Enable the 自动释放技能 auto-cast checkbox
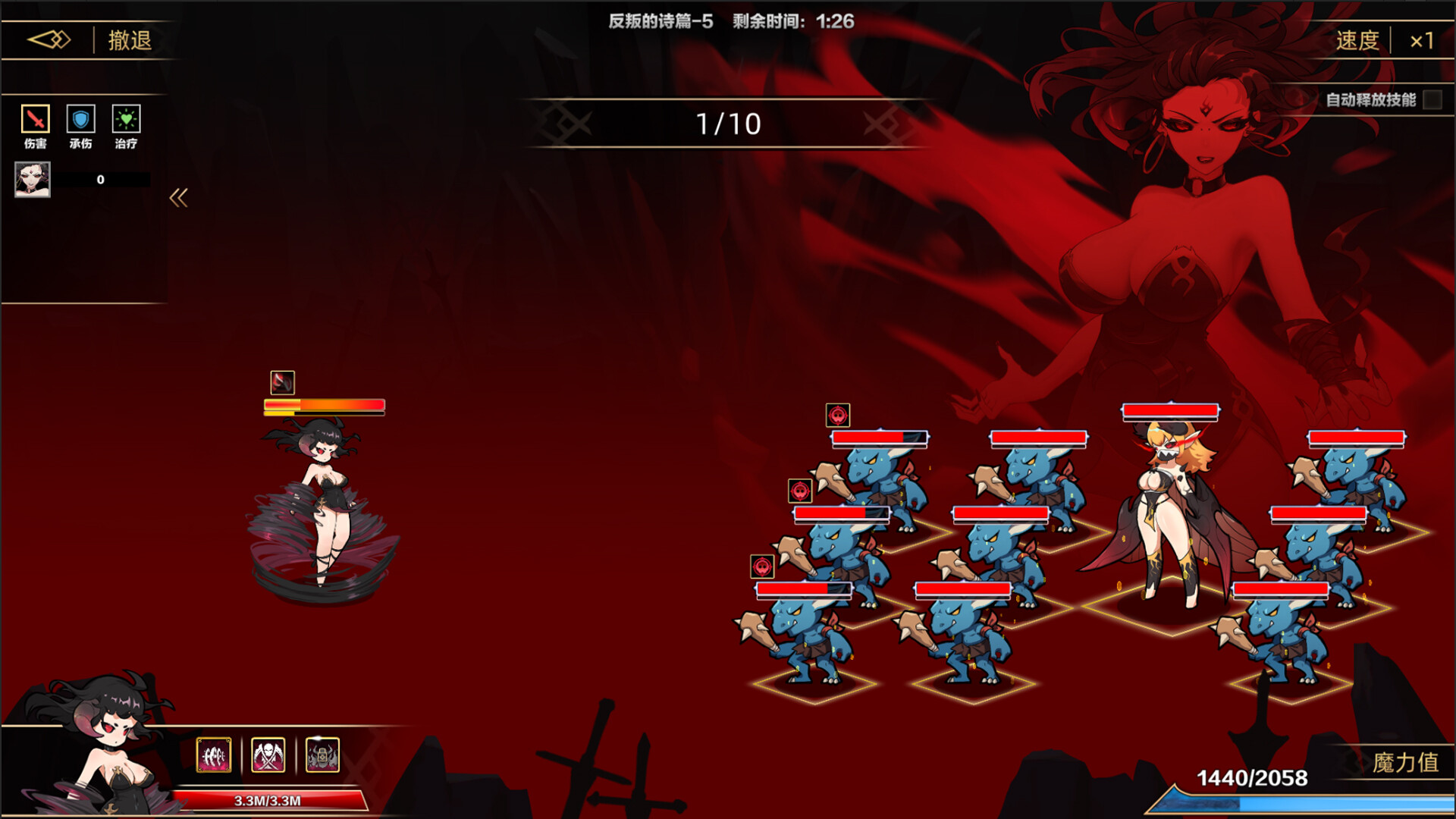The height and width of the screenshot is (819, 1456). [x=1432, y=99]
